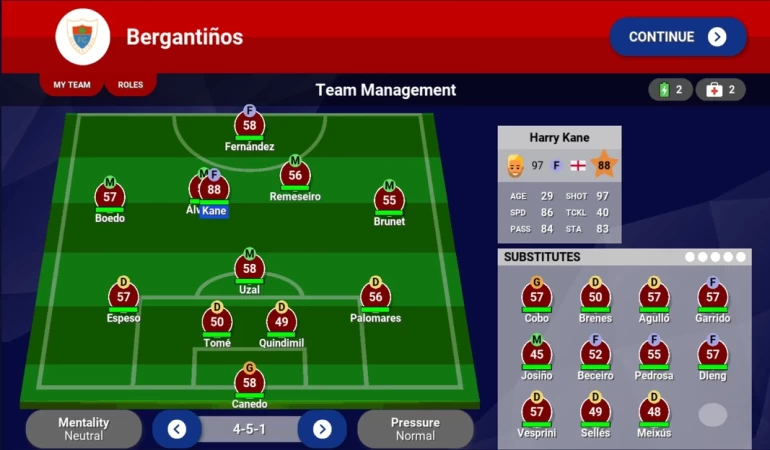This screenshot has height=450, width=770.
Task: Choose substitute Garrido
Action: (713, 297)
